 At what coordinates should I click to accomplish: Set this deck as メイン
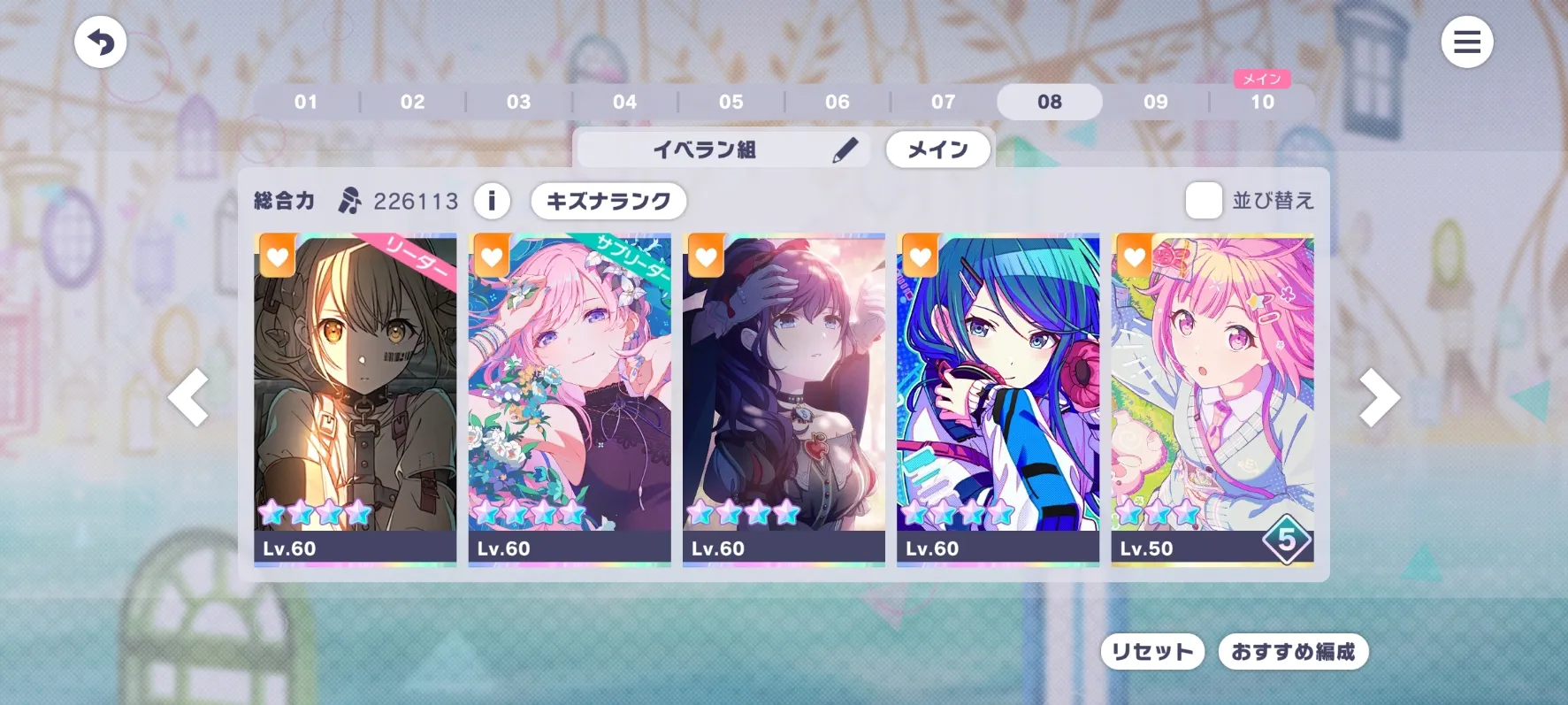pyautogui.click(x=937, y=149)
